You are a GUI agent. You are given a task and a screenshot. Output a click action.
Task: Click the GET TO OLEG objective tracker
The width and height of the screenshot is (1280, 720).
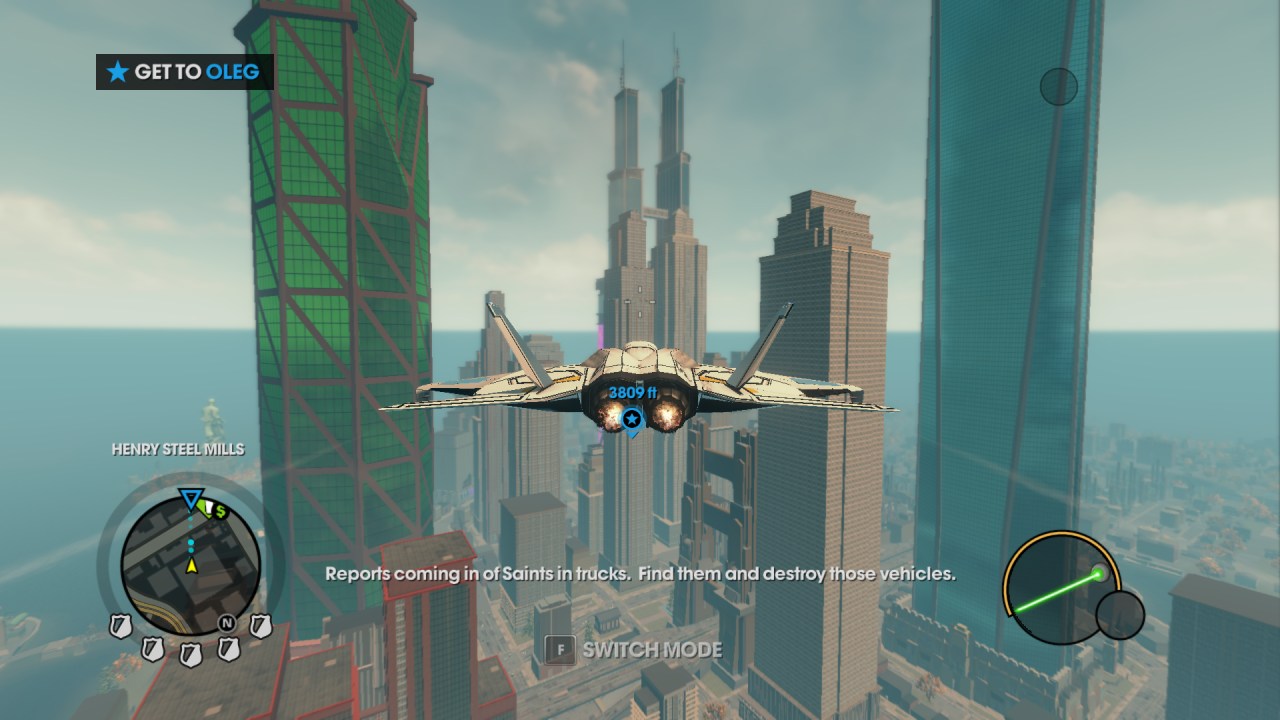pyautogui.click(x=185, y=72)
